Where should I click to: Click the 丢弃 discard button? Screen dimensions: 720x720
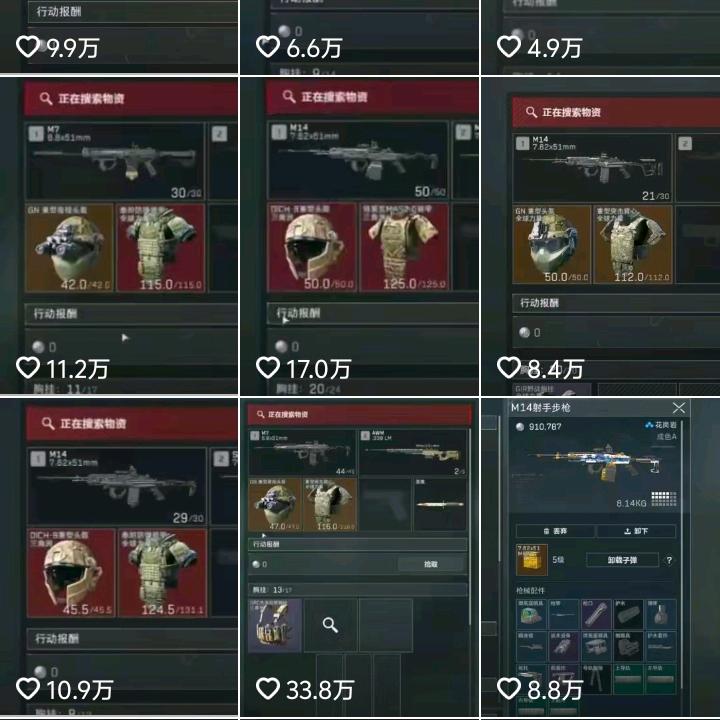click(x=555, y=531)
